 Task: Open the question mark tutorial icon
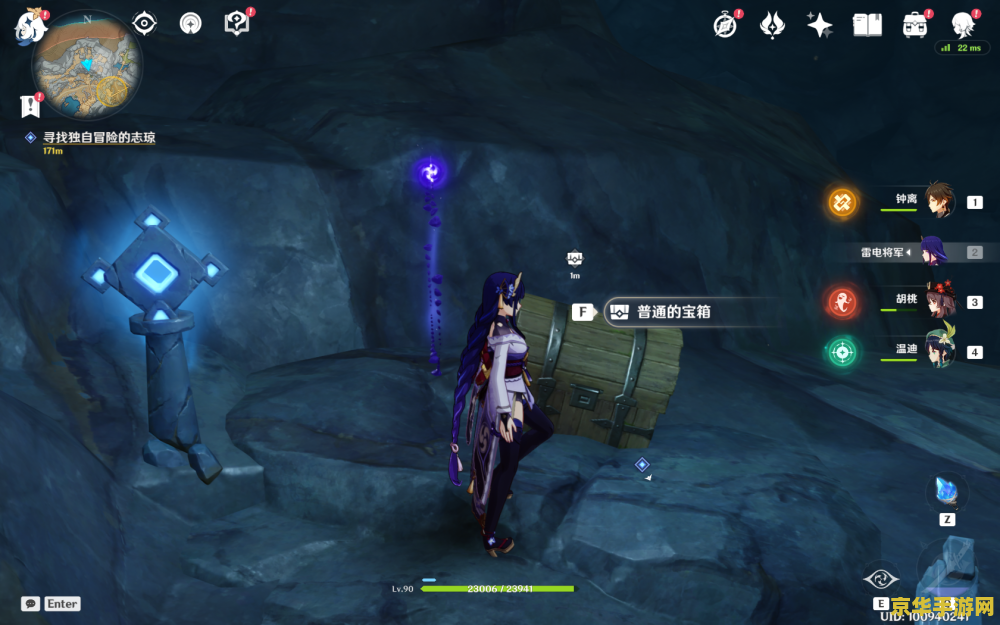tap(236, 23)
